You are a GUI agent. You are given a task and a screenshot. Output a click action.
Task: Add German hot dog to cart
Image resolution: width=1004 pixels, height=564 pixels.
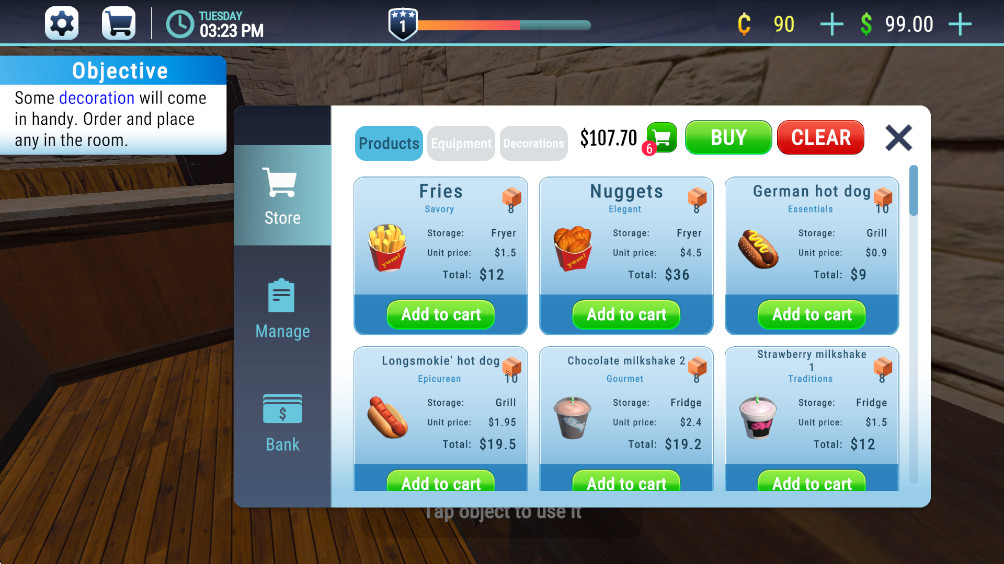tap(812, 314)
